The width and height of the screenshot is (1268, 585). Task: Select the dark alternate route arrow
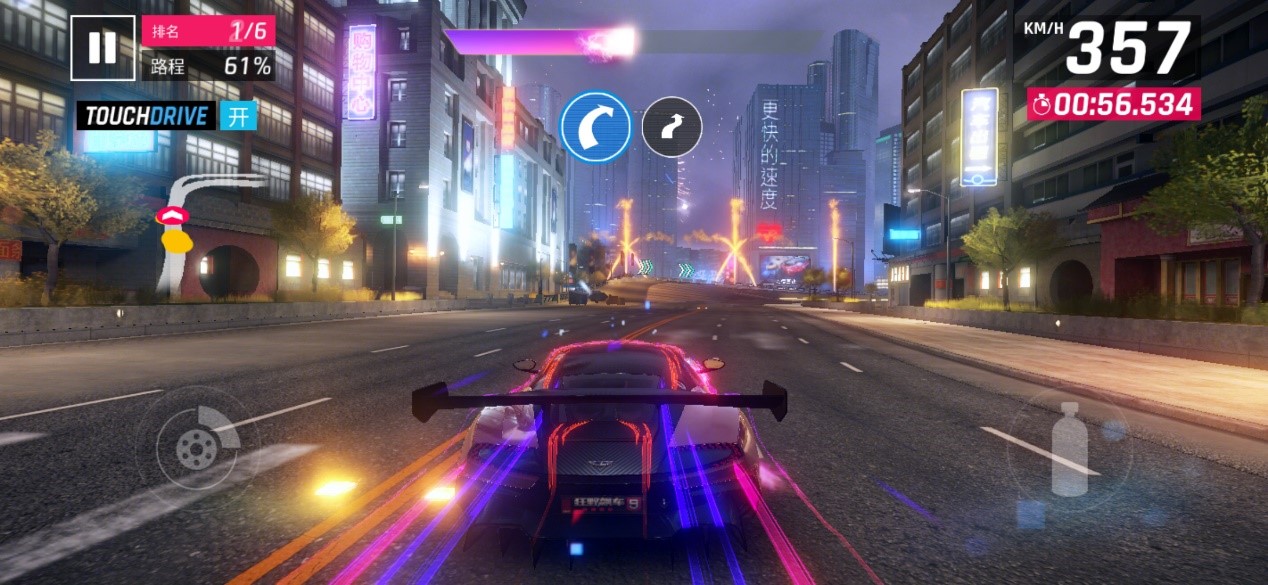[x=671, y=127]
